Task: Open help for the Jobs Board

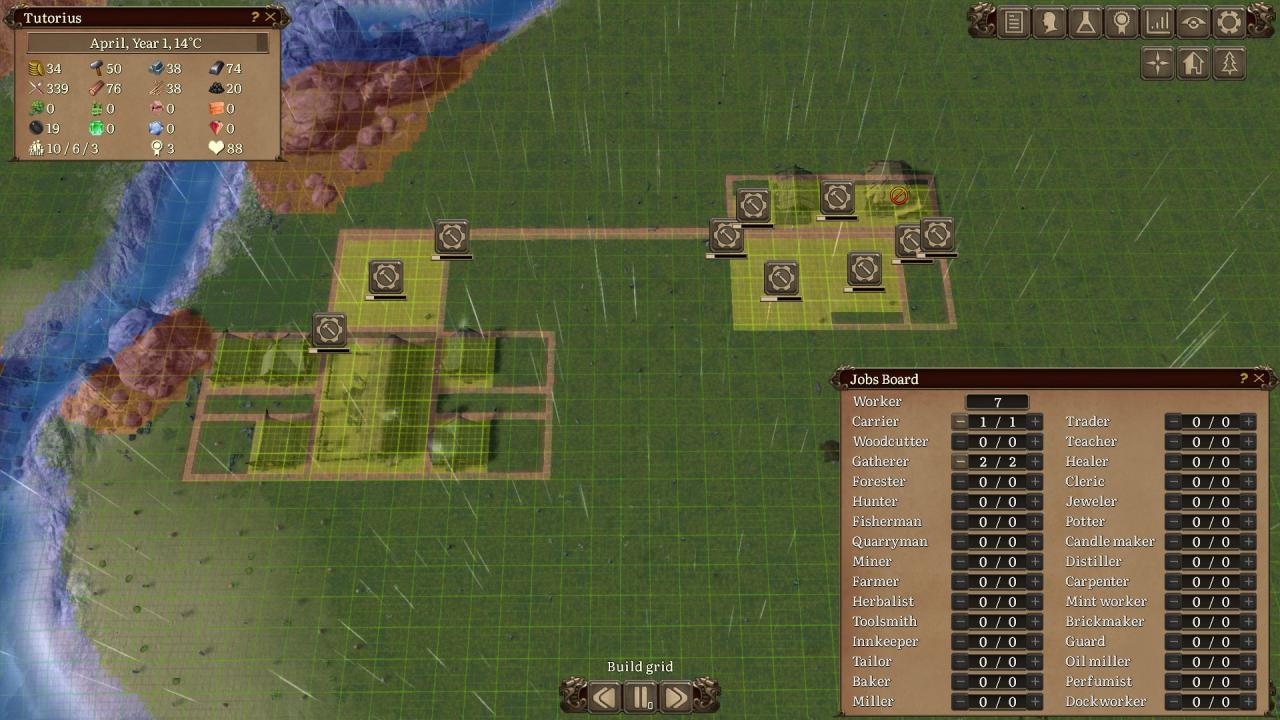Action: click(1243, 378)
